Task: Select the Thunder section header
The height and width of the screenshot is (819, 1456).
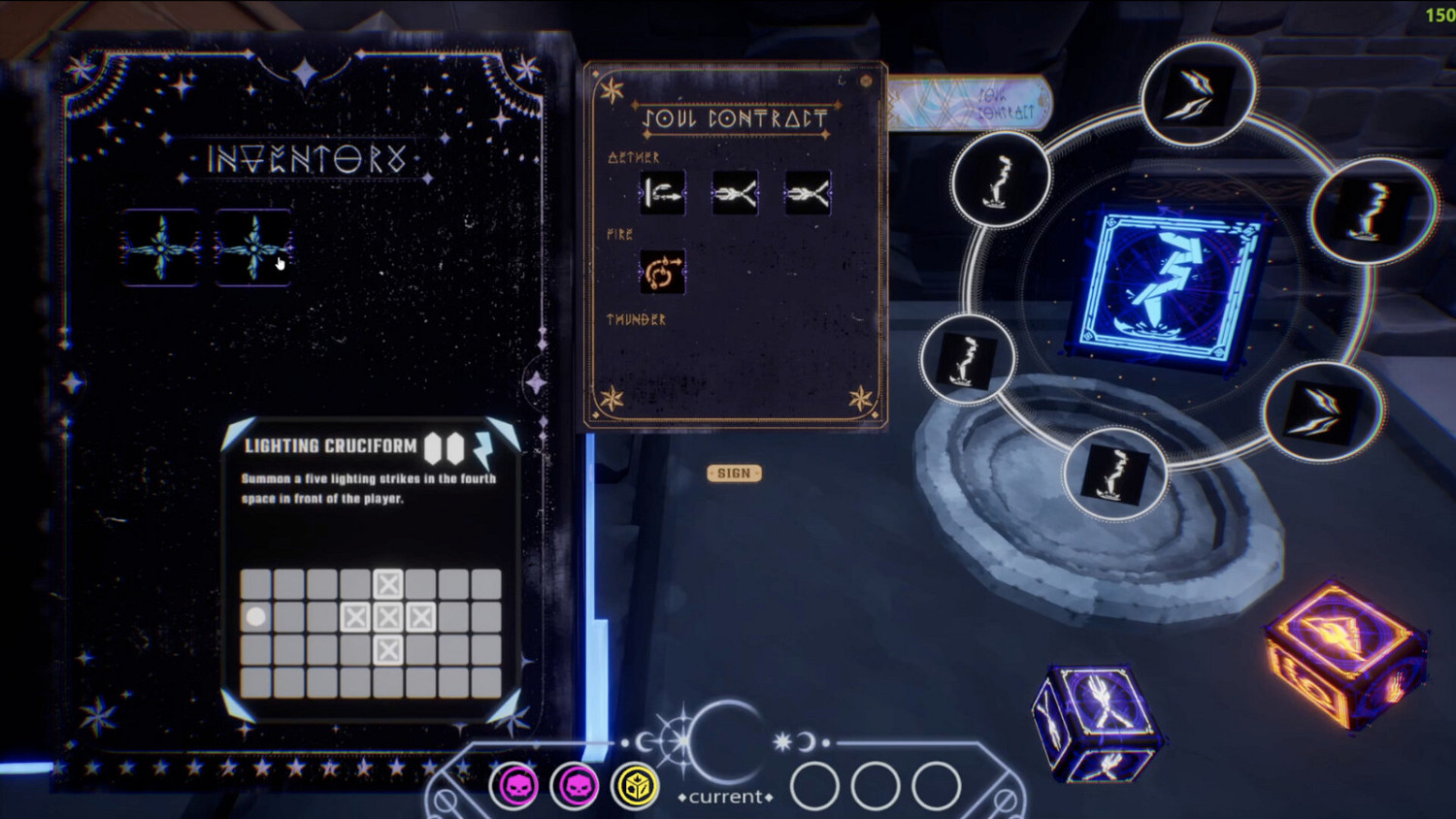Action: (x=636, y=317)
